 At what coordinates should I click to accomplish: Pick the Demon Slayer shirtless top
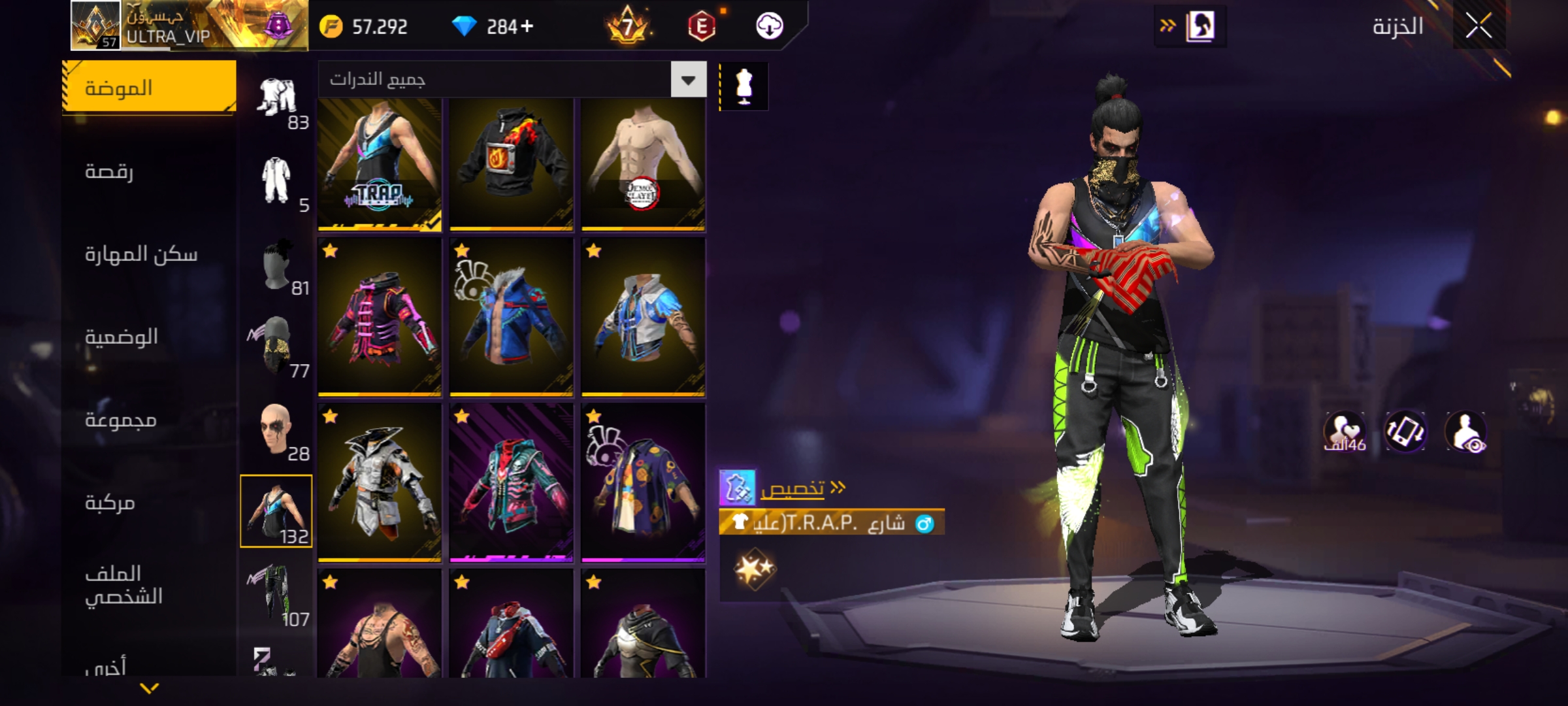644,165
